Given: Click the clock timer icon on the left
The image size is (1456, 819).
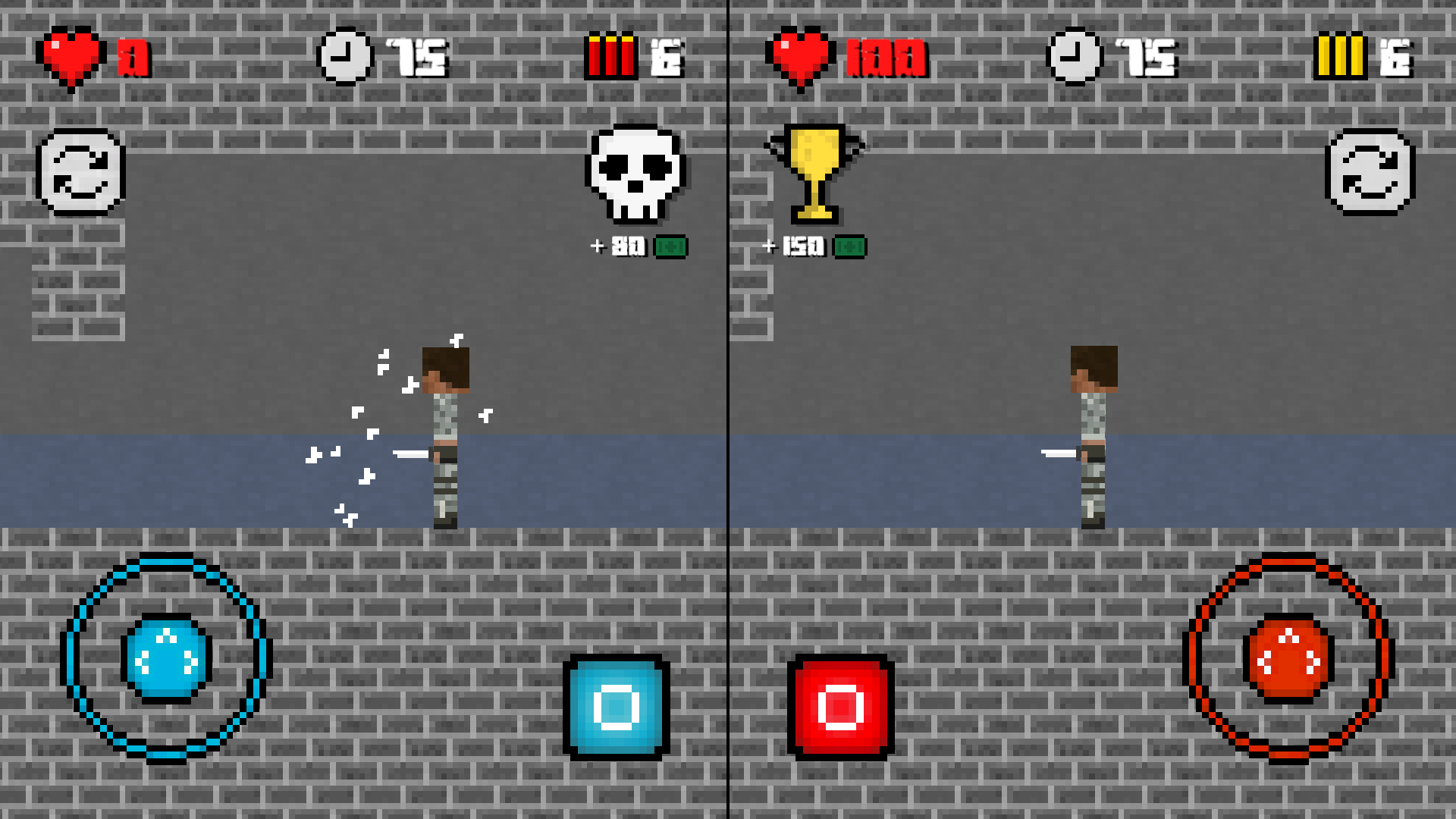Looking at the screenshot, I should click(345, 55).
